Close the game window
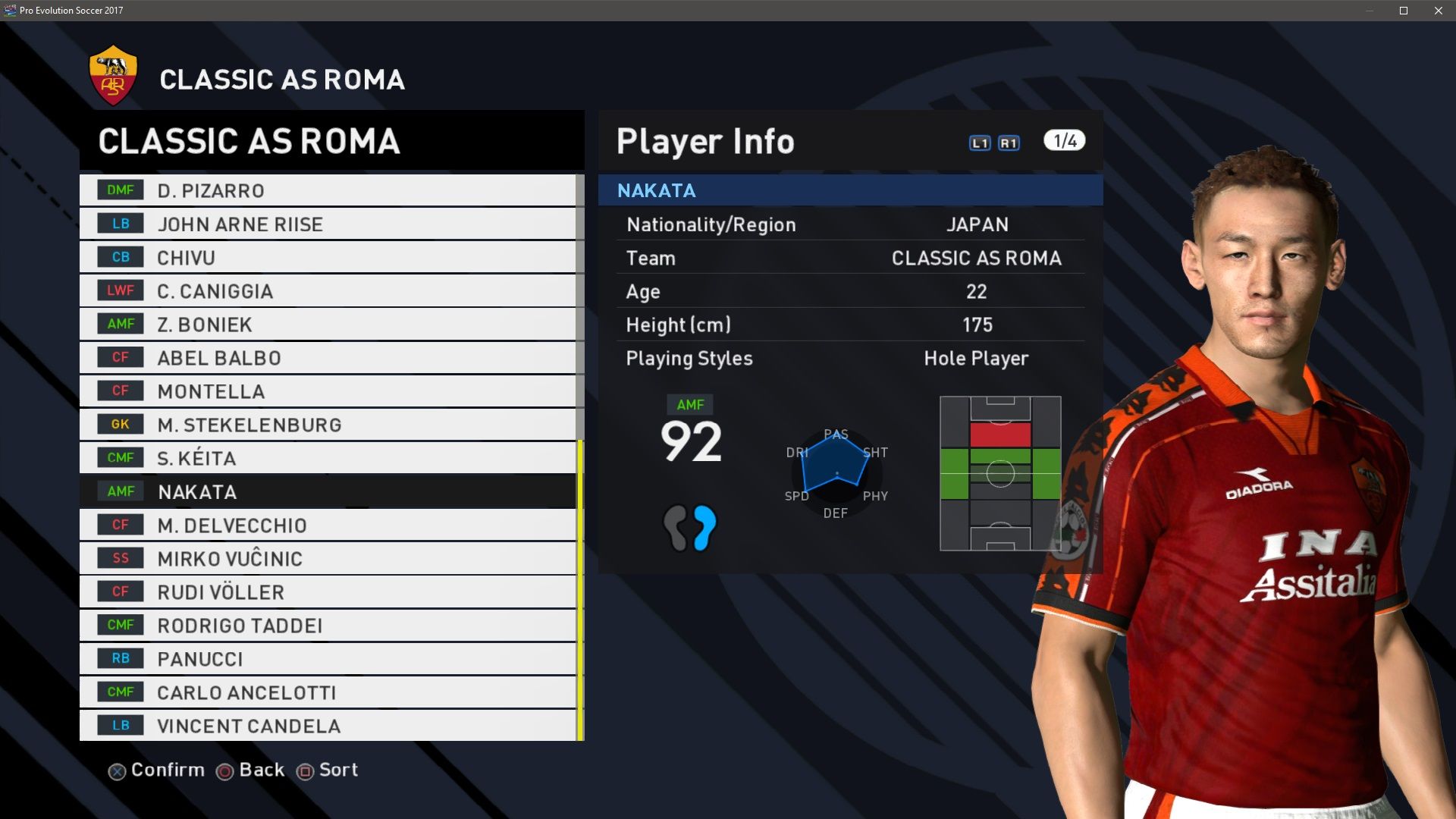The width and height of the screenshot is (1456, 819). (x=1439, y=11)
